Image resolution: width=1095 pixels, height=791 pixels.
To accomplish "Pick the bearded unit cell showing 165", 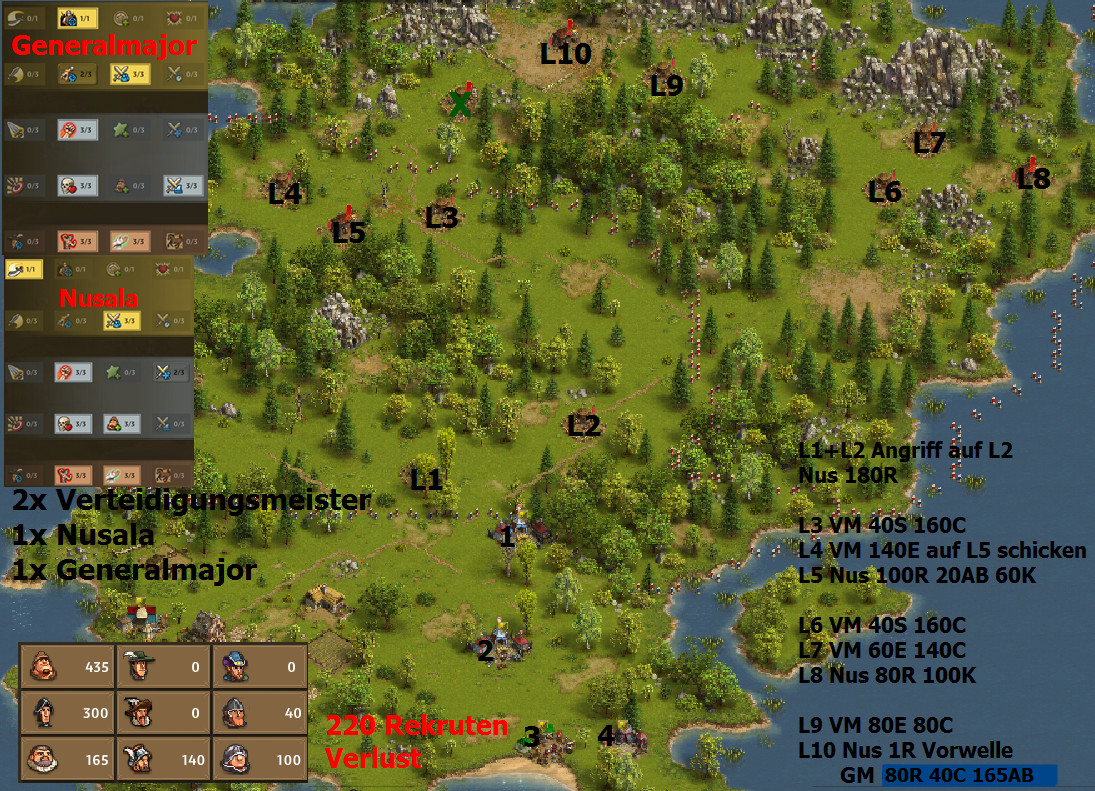I will tap(67, 759).
